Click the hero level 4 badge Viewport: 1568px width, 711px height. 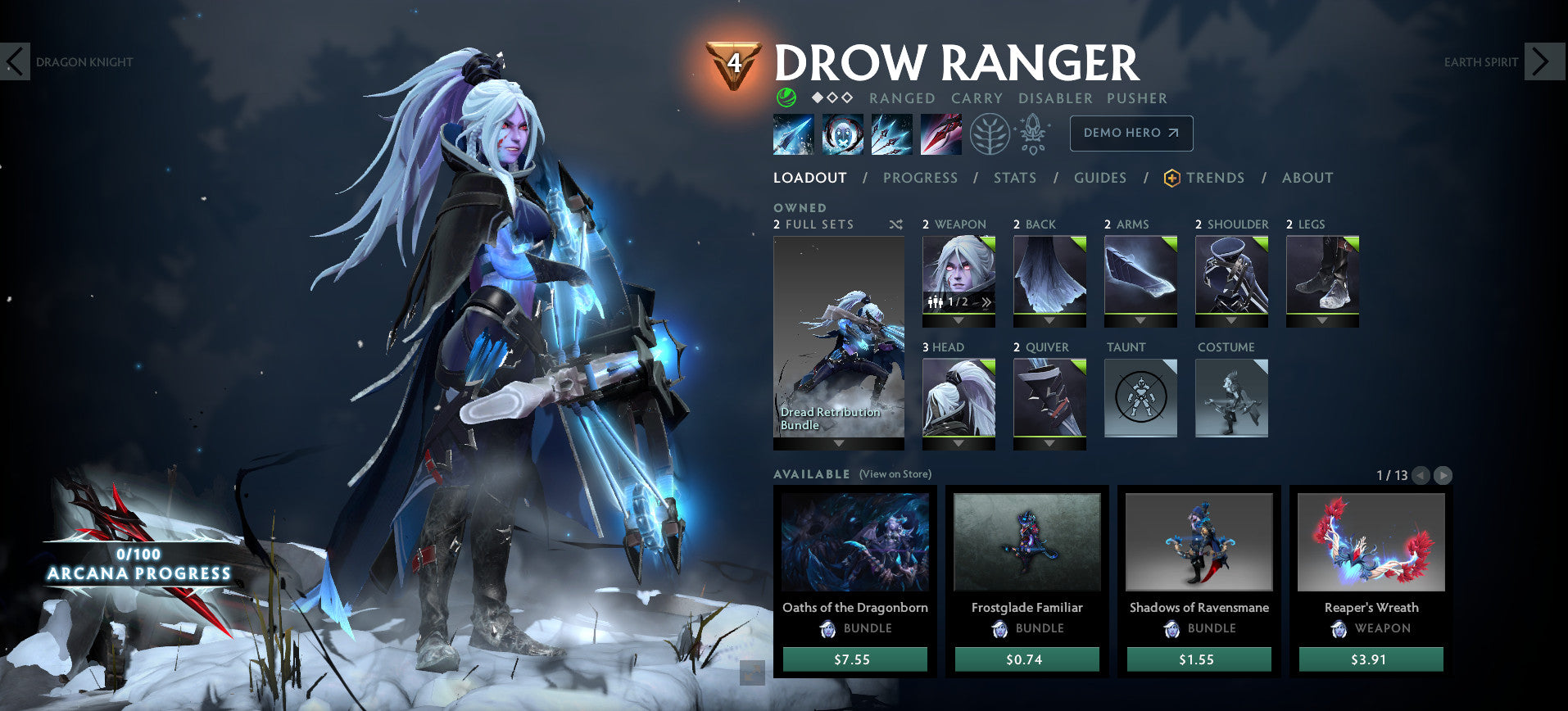pos(734,61)
